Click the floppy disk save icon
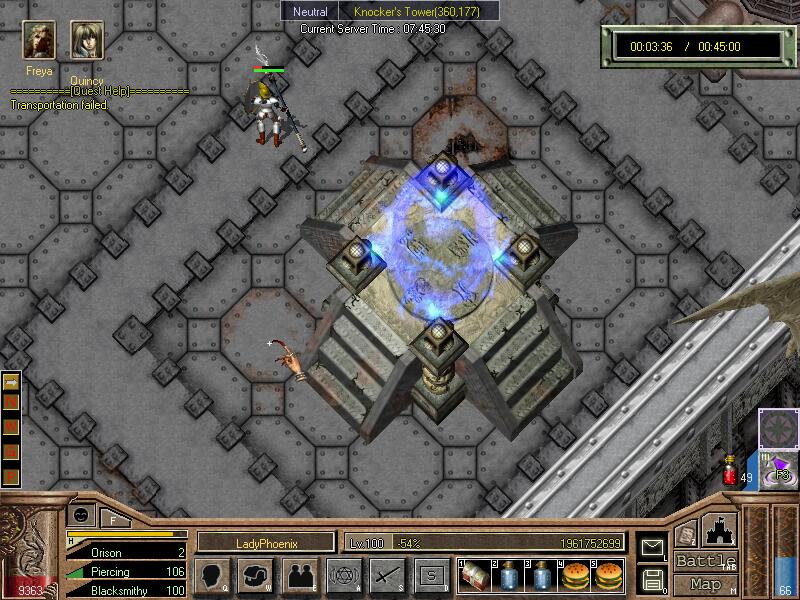 (653, 578)
